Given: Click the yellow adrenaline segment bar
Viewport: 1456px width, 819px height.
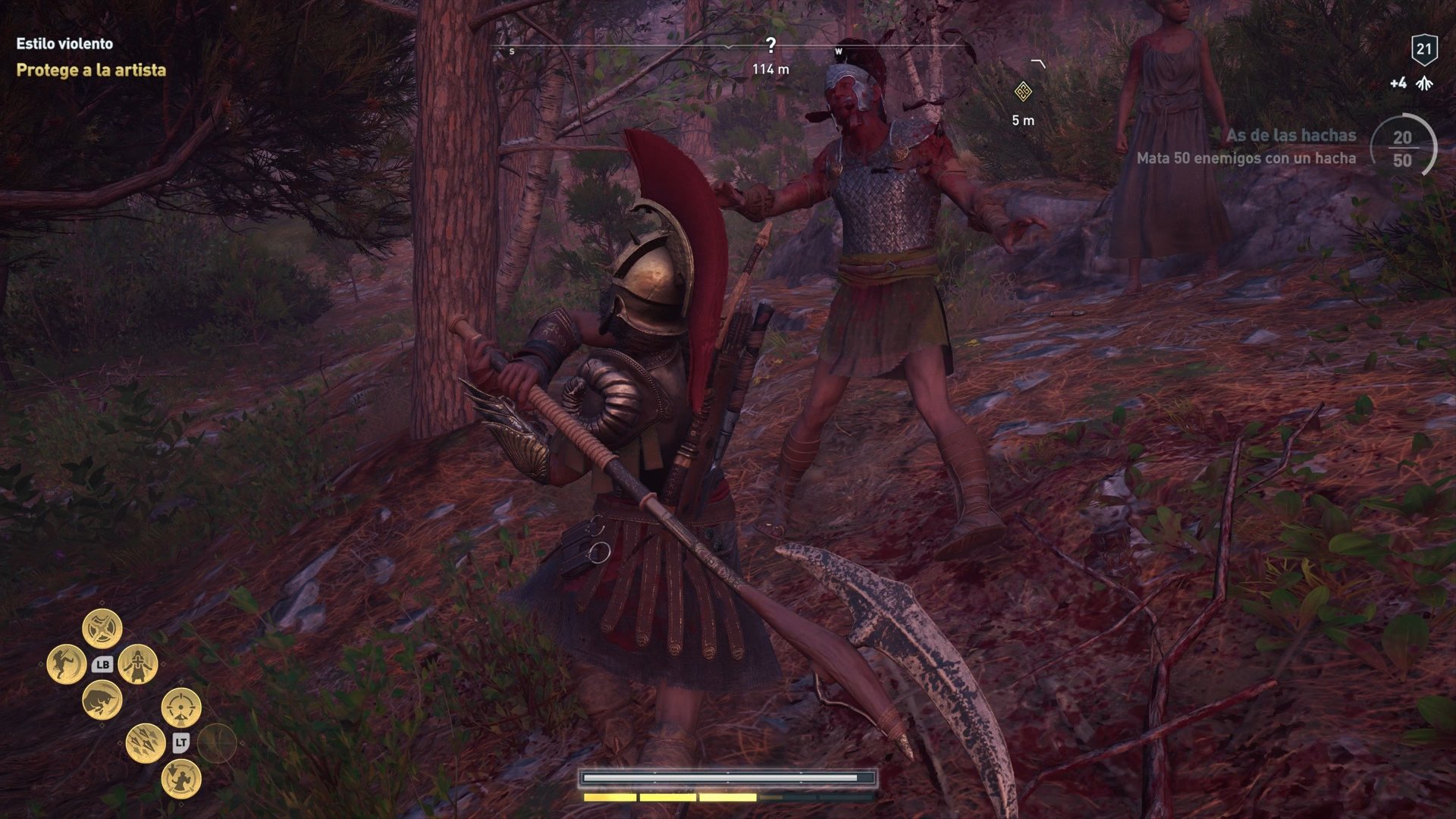Looking at the screenshot, I should click(x=667, y=798).
